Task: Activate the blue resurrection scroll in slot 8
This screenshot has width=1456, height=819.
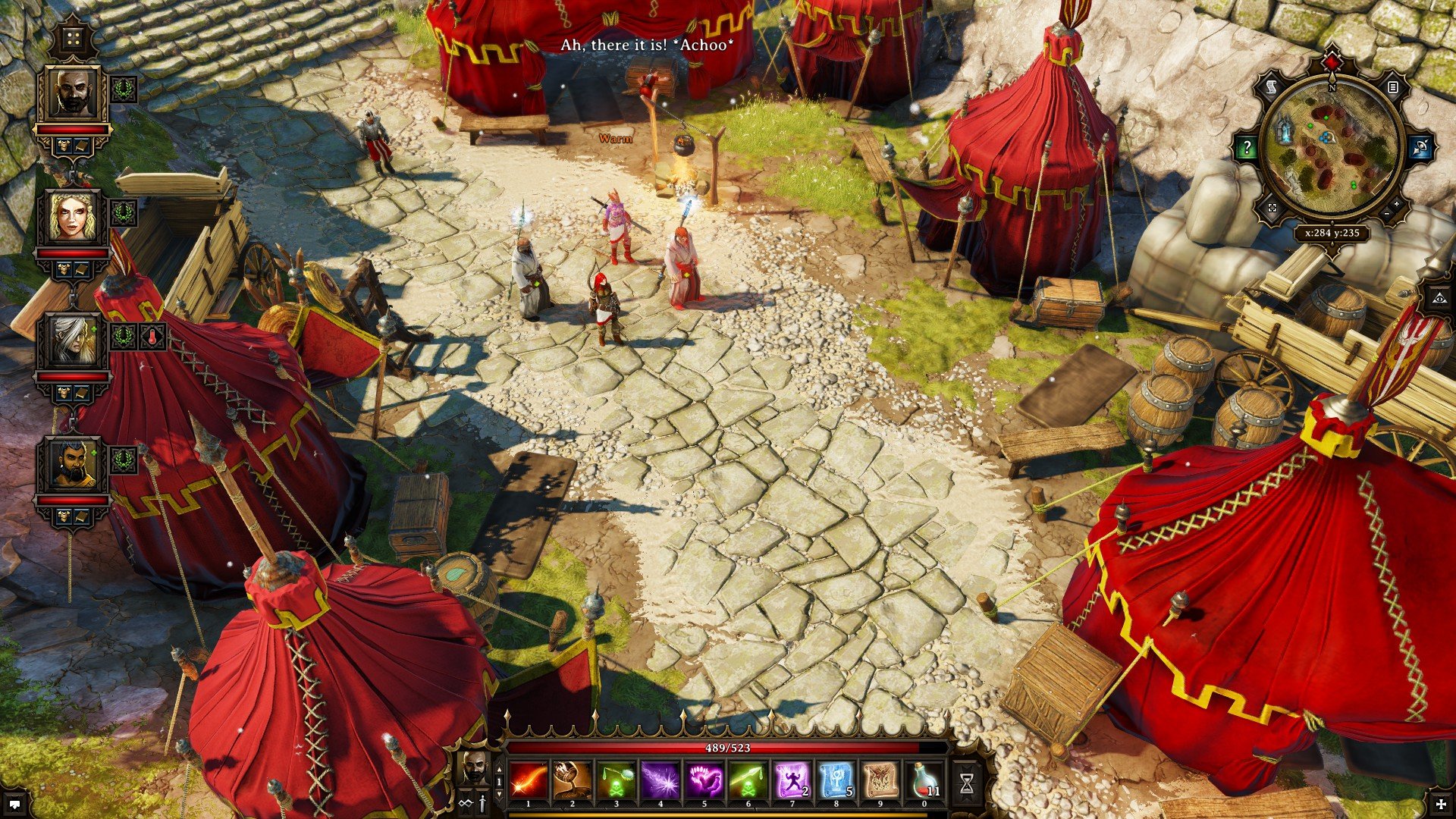Action: (x=838, y=780)
